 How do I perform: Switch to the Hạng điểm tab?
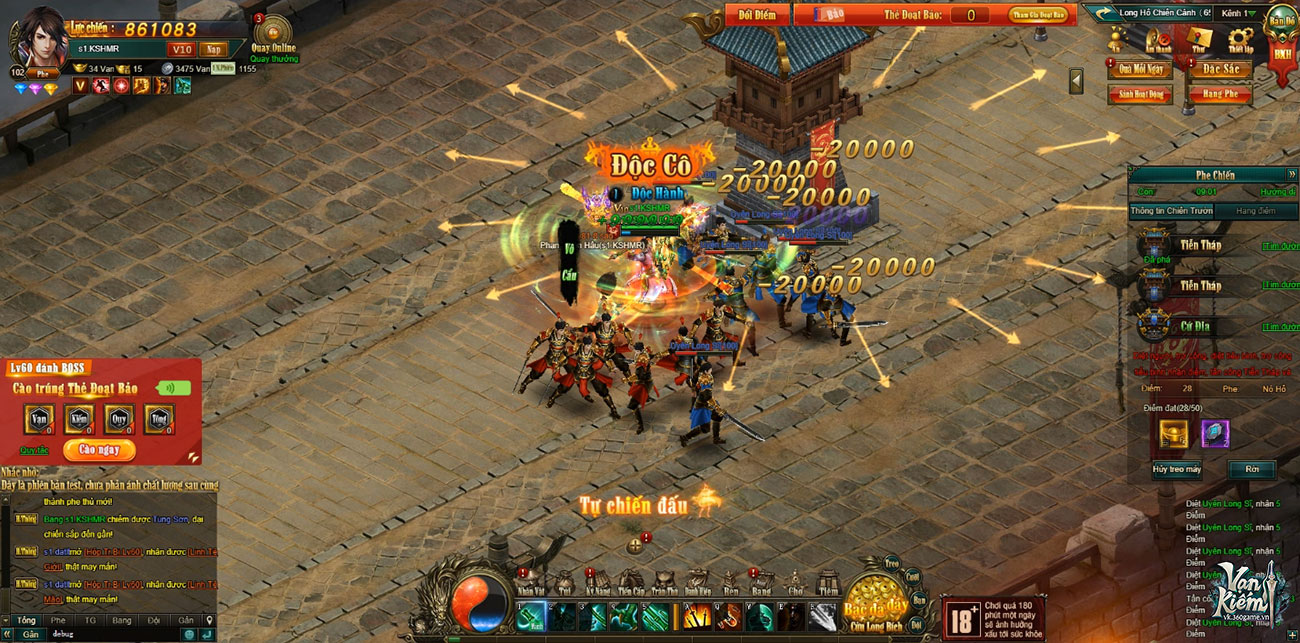coord(1255,211)
